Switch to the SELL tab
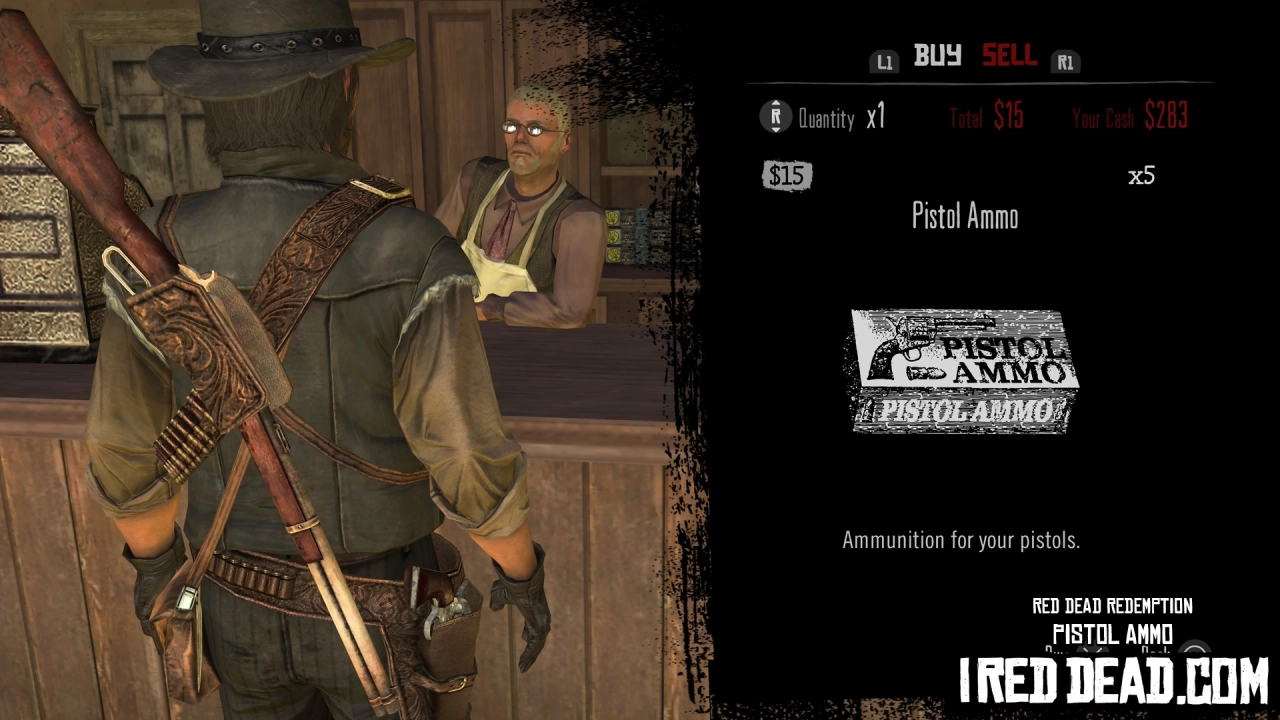The width and height of the screenshot is (1280, 720). (x=1009, y=56)
